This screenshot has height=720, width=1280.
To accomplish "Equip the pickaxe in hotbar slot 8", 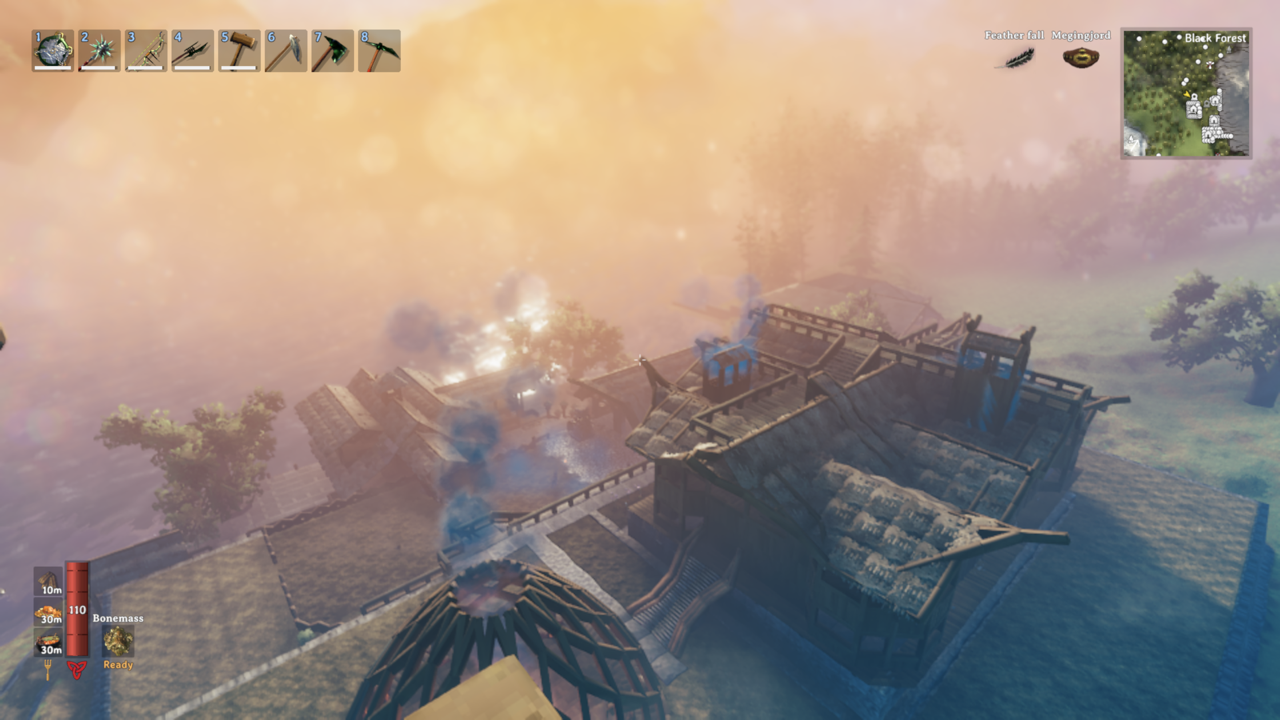I will click(x=379, y=50).
